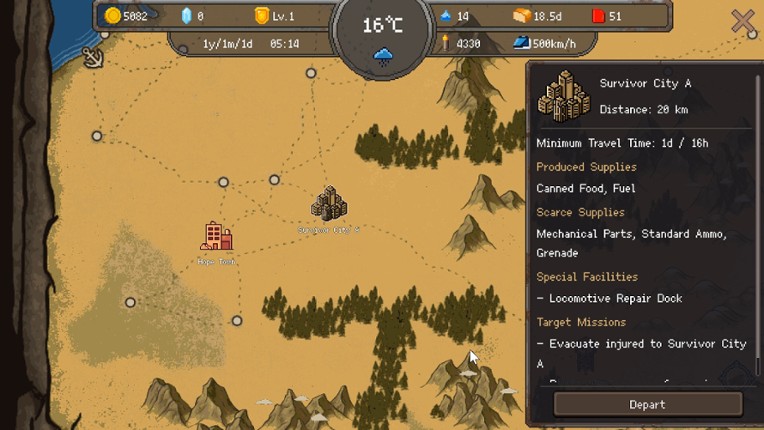Select the red Hope Town building marker
Screen dimensions: 764x430
click(216, 237)
